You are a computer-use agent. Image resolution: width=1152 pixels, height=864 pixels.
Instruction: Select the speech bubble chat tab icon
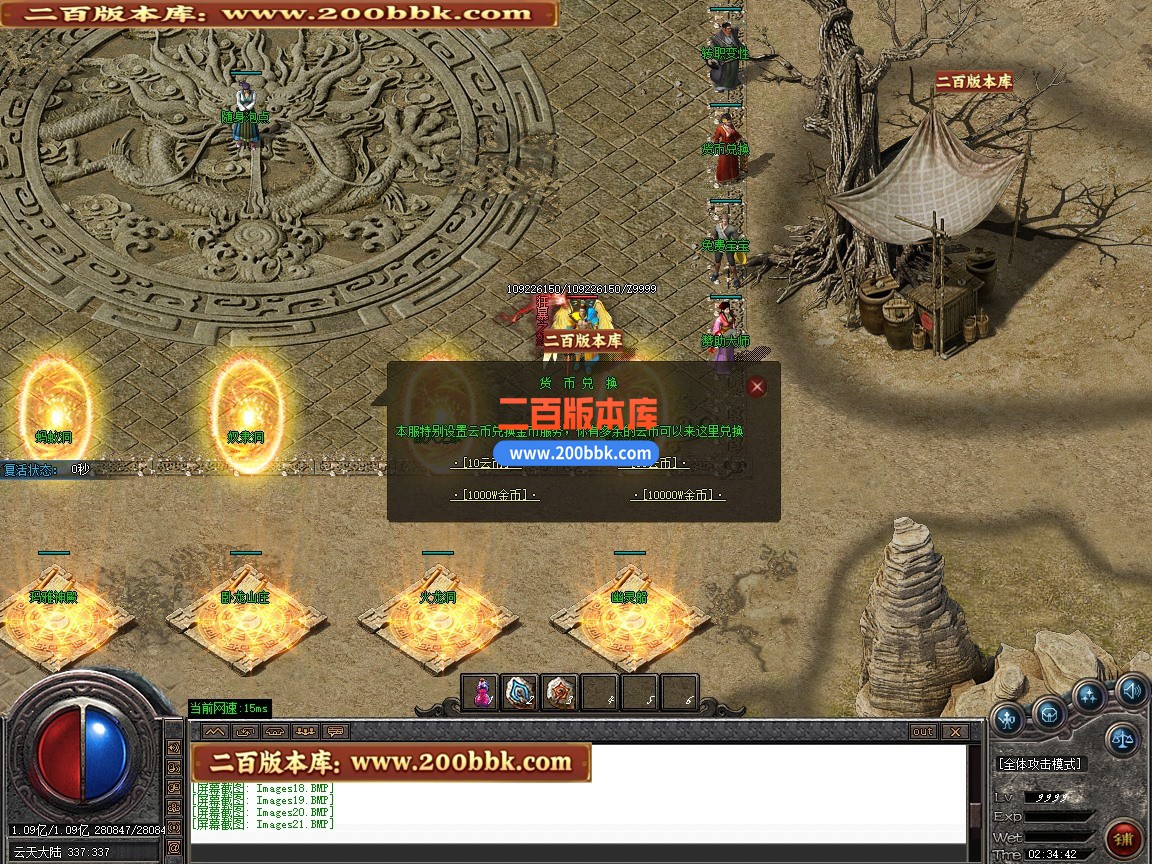(x=335, y=732)
